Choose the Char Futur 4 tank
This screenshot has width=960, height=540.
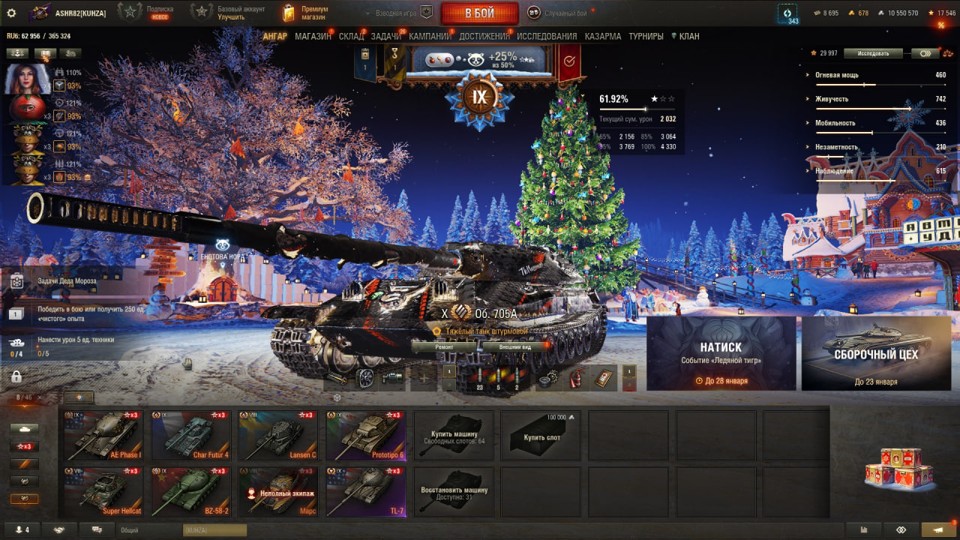[190, 435]
